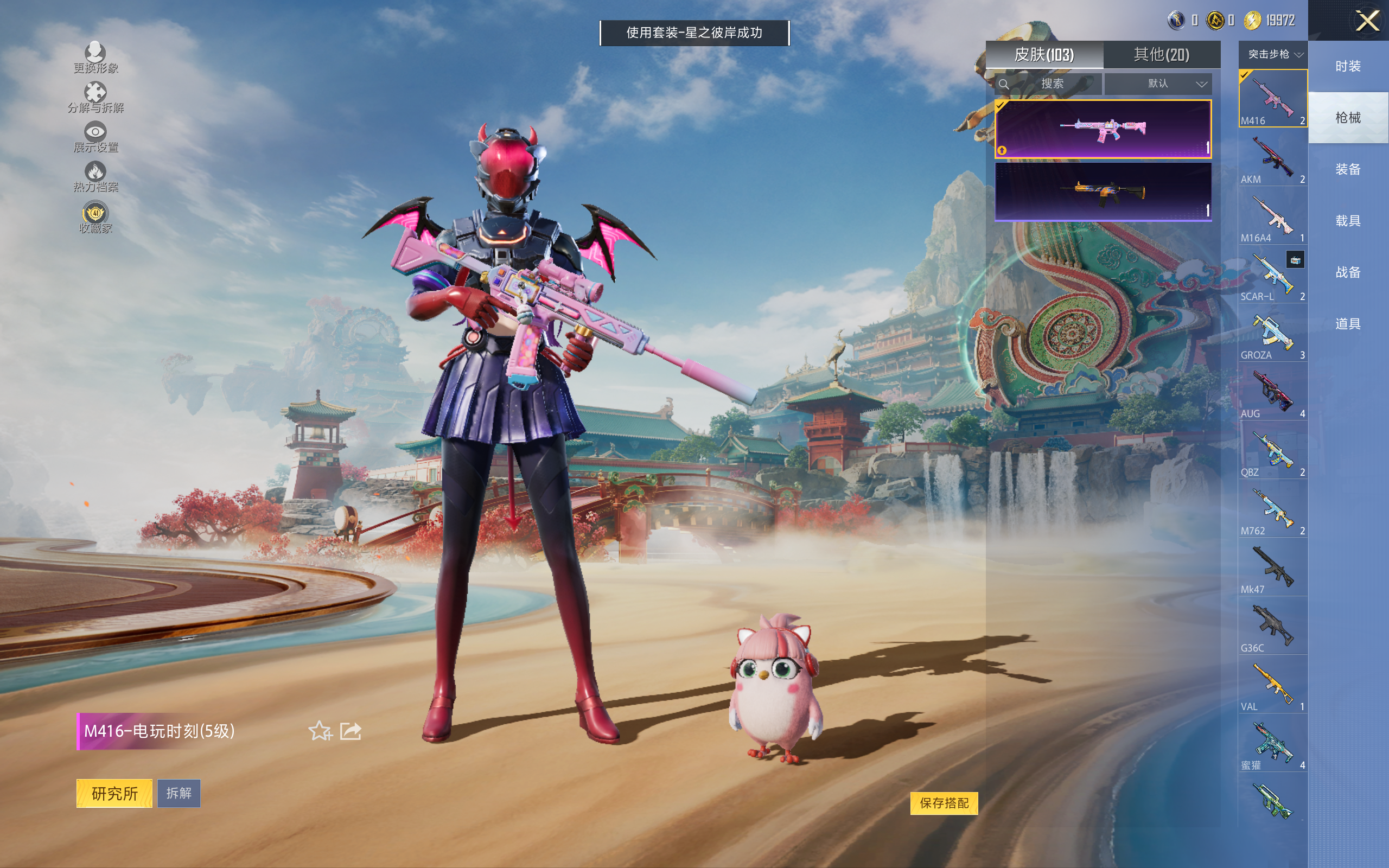The height and width of the screenshot is (868, 1389).
Task: Select the orange and blue M416 skin
Action: point(1103,191)
